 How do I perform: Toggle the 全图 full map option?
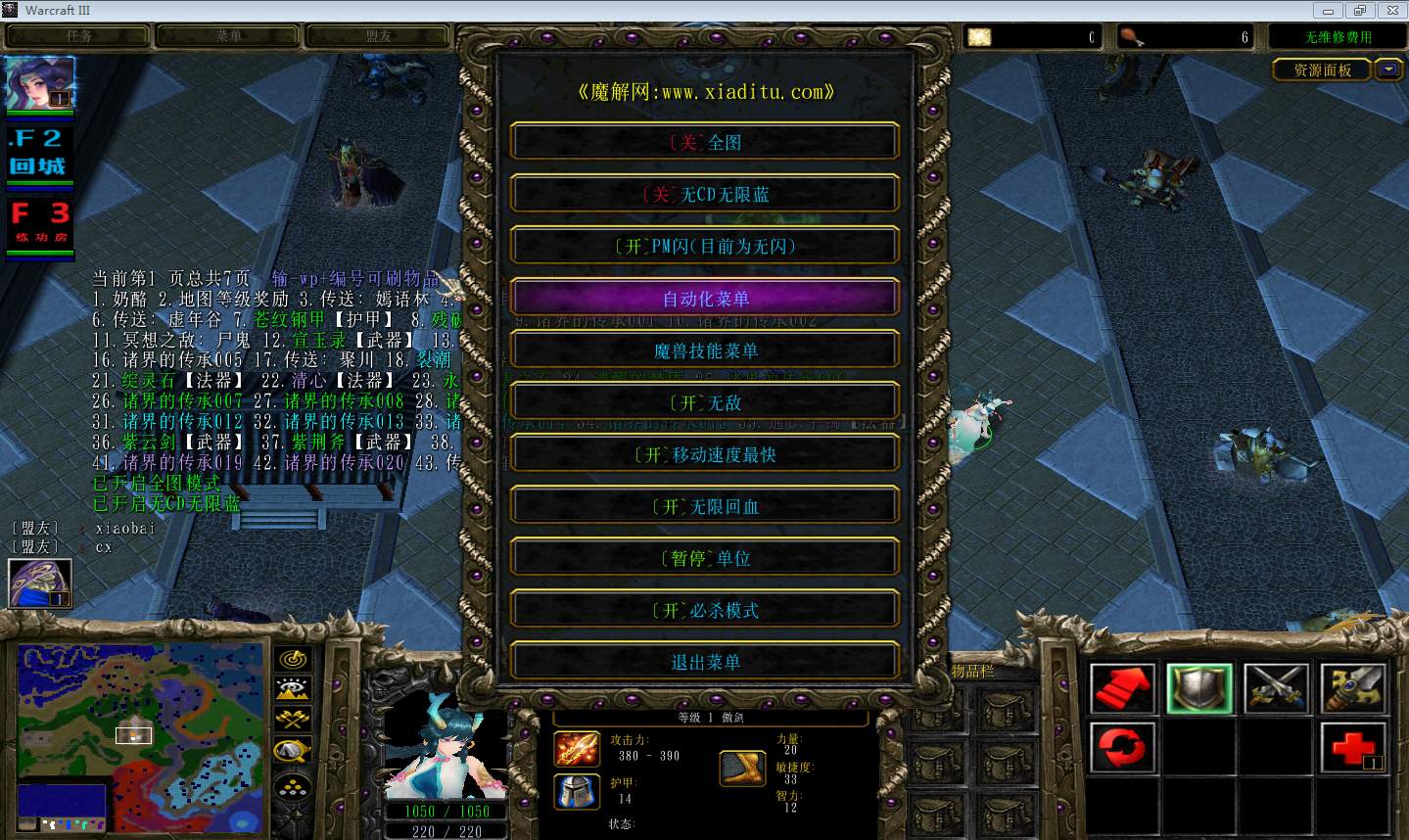704,142
